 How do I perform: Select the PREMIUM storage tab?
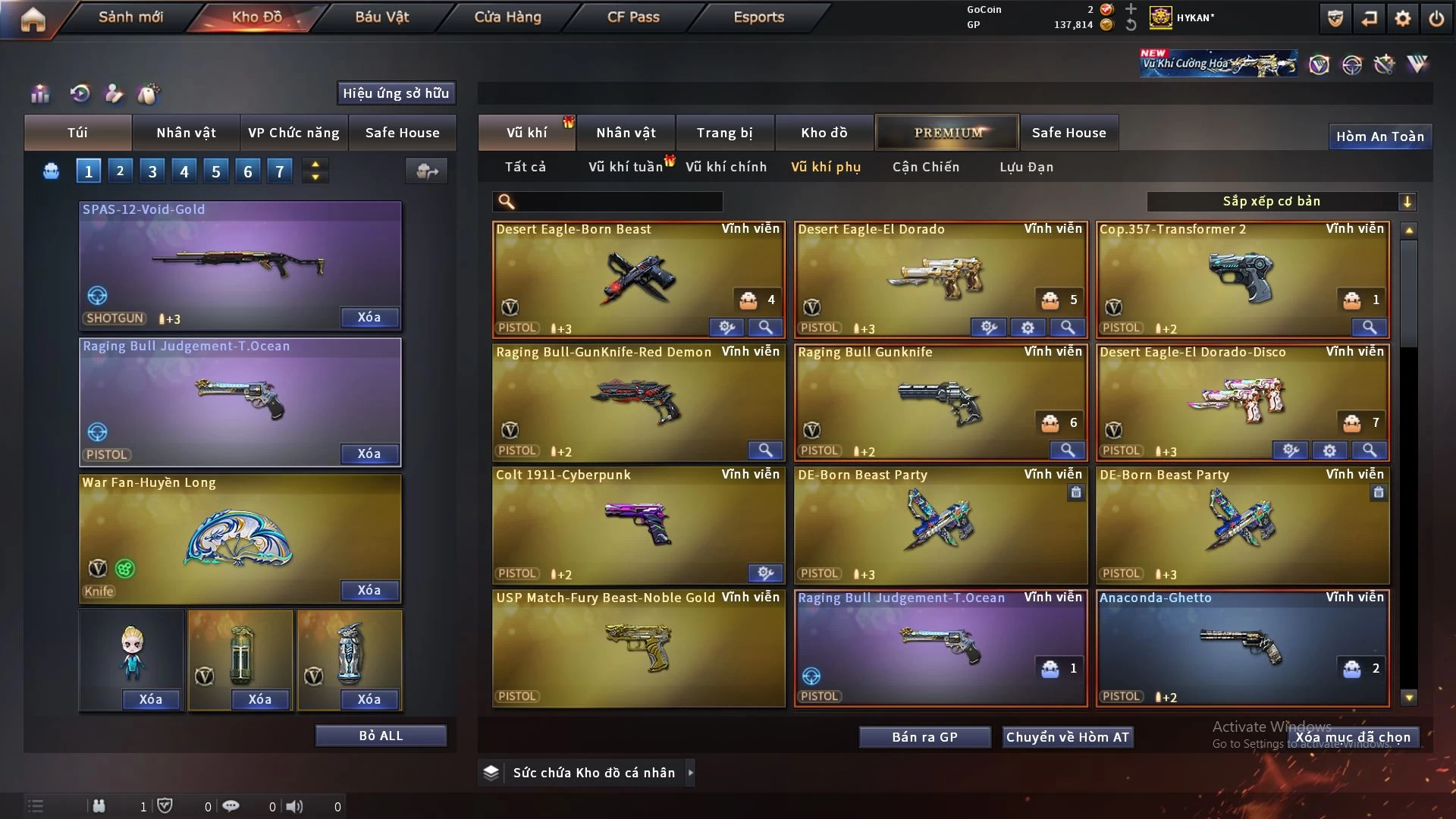947,133
